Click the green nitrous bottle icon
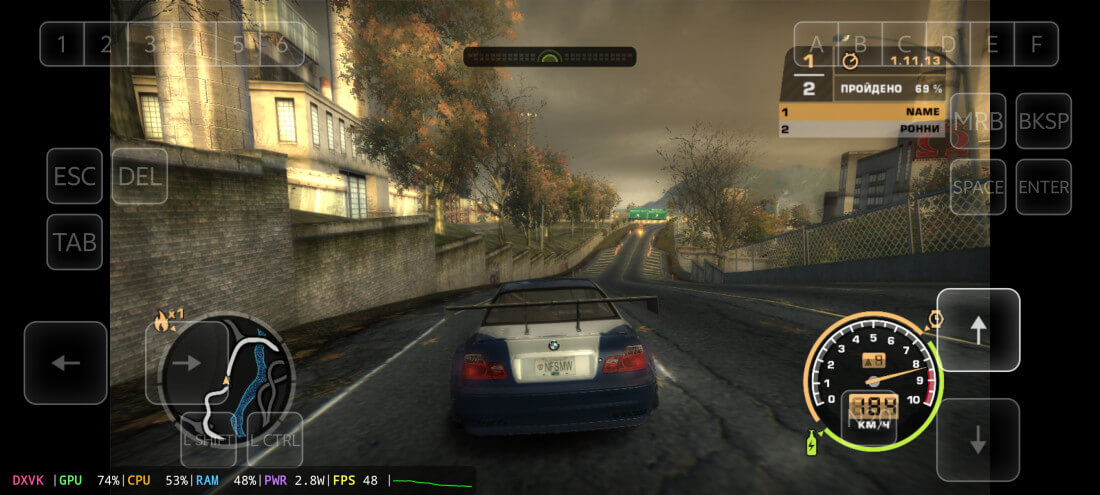Viewport: 1100px width, 495px height. [x=811, y=442]
